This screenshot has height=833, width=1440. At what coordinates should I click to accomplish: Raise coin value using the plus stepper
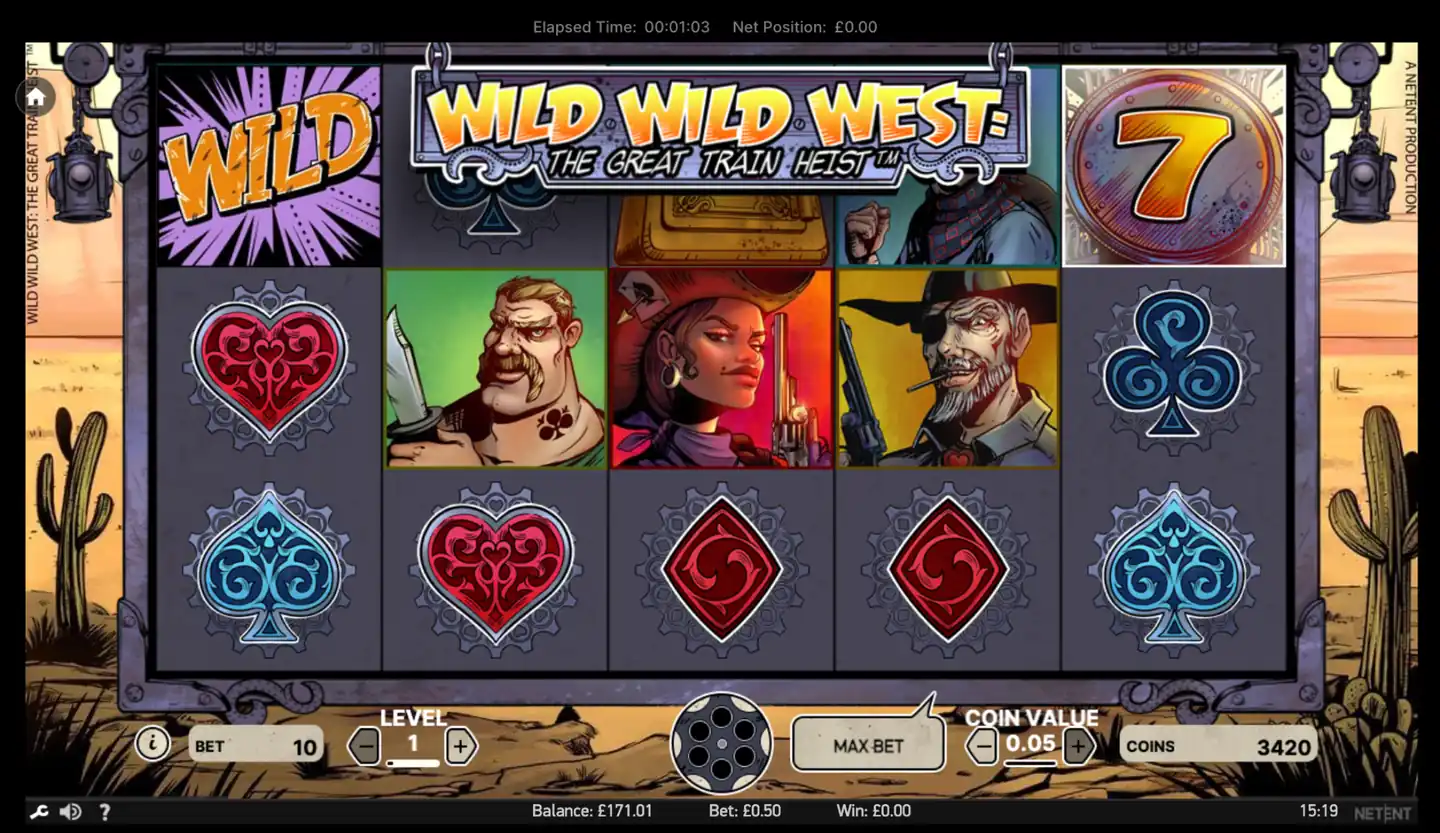1077,745
